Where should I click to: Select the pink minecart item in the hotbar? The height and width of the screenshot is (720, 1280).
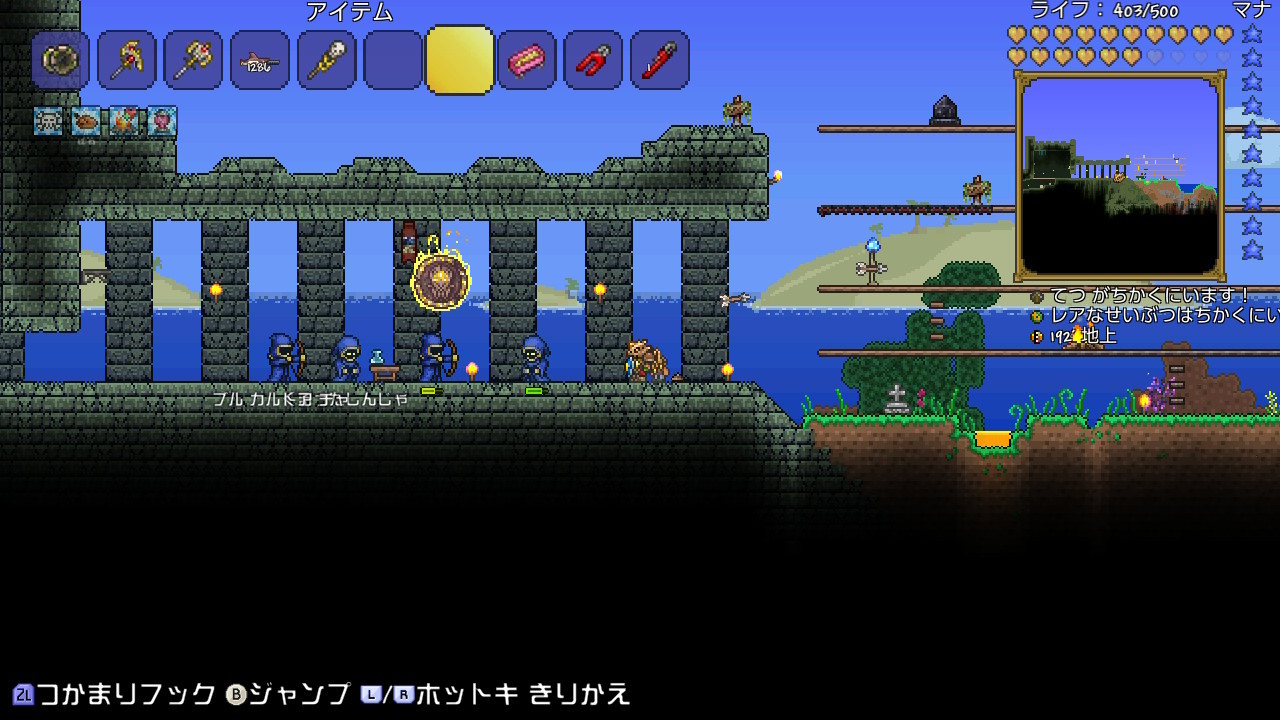click(526, 60)
